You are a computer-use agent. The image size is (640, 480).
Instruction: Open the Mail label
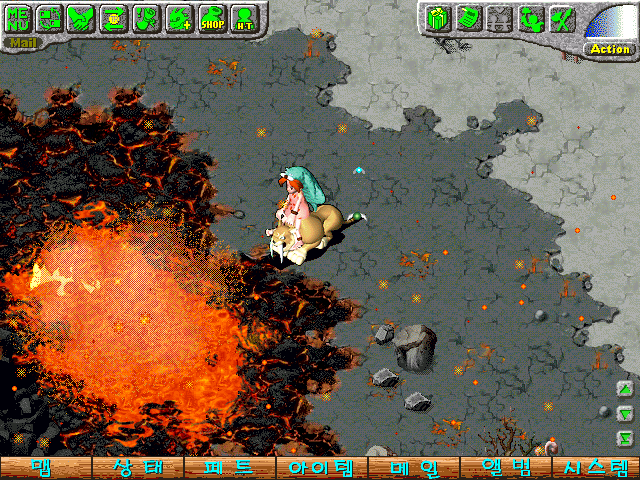pos(19,43)
